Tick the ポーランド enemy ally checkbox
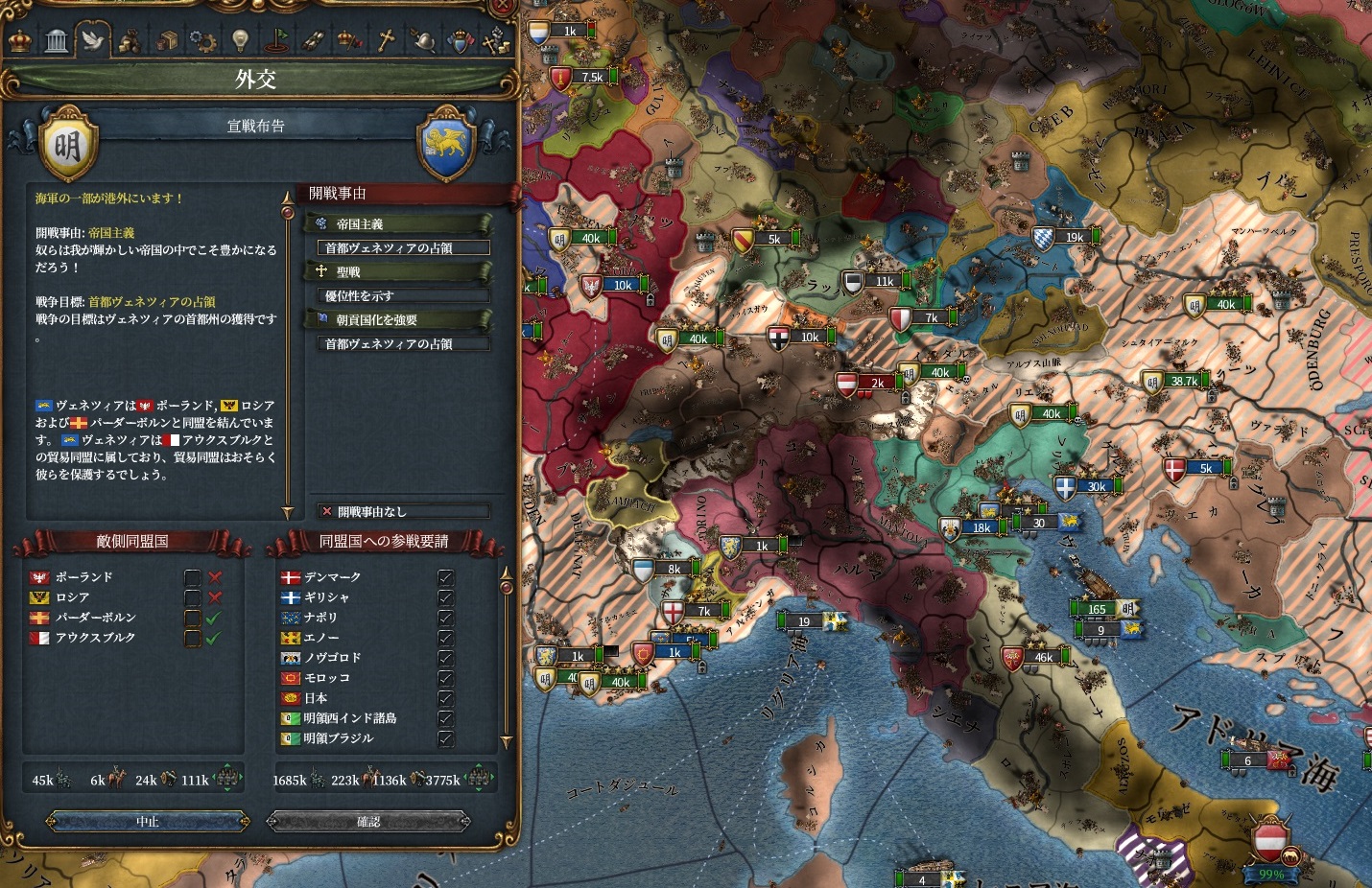 193,577
